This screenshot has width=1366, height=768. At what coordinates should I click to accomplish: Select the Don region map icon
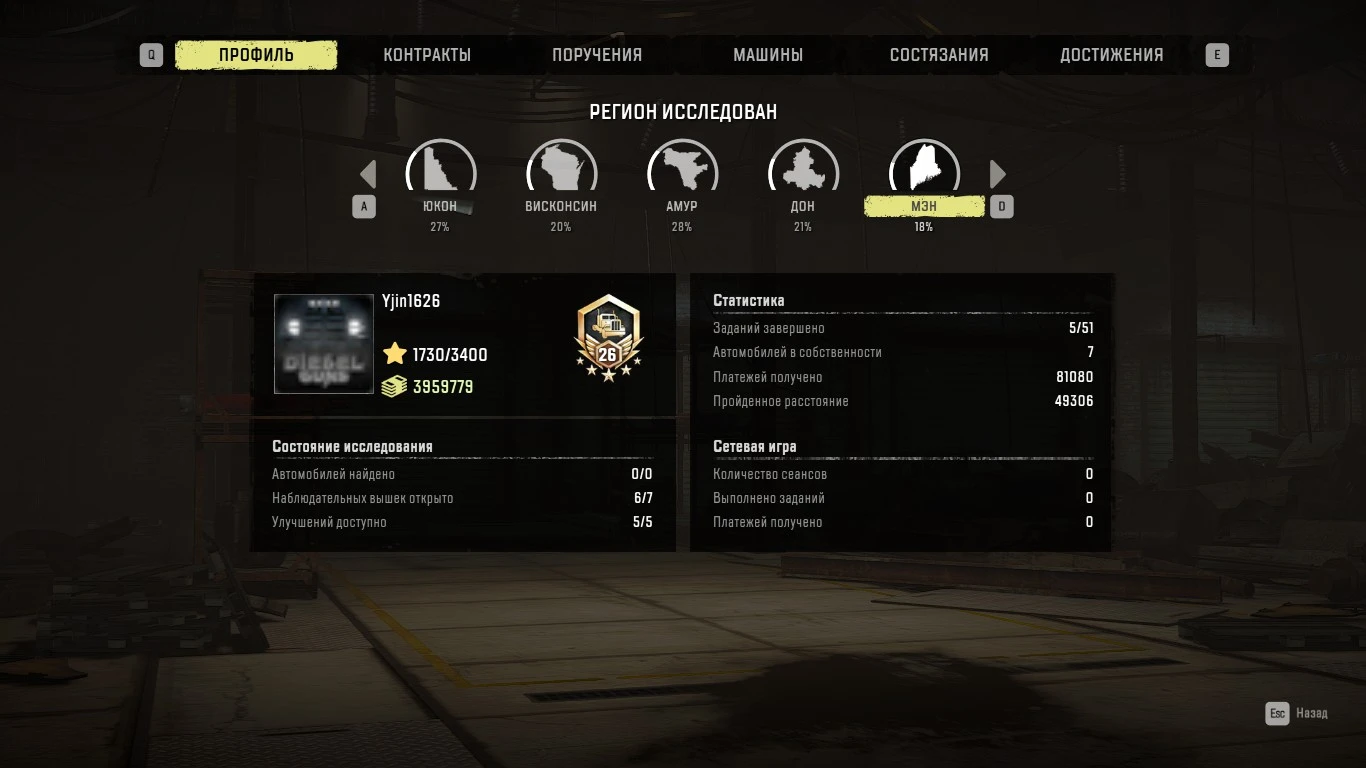point(803,169)
